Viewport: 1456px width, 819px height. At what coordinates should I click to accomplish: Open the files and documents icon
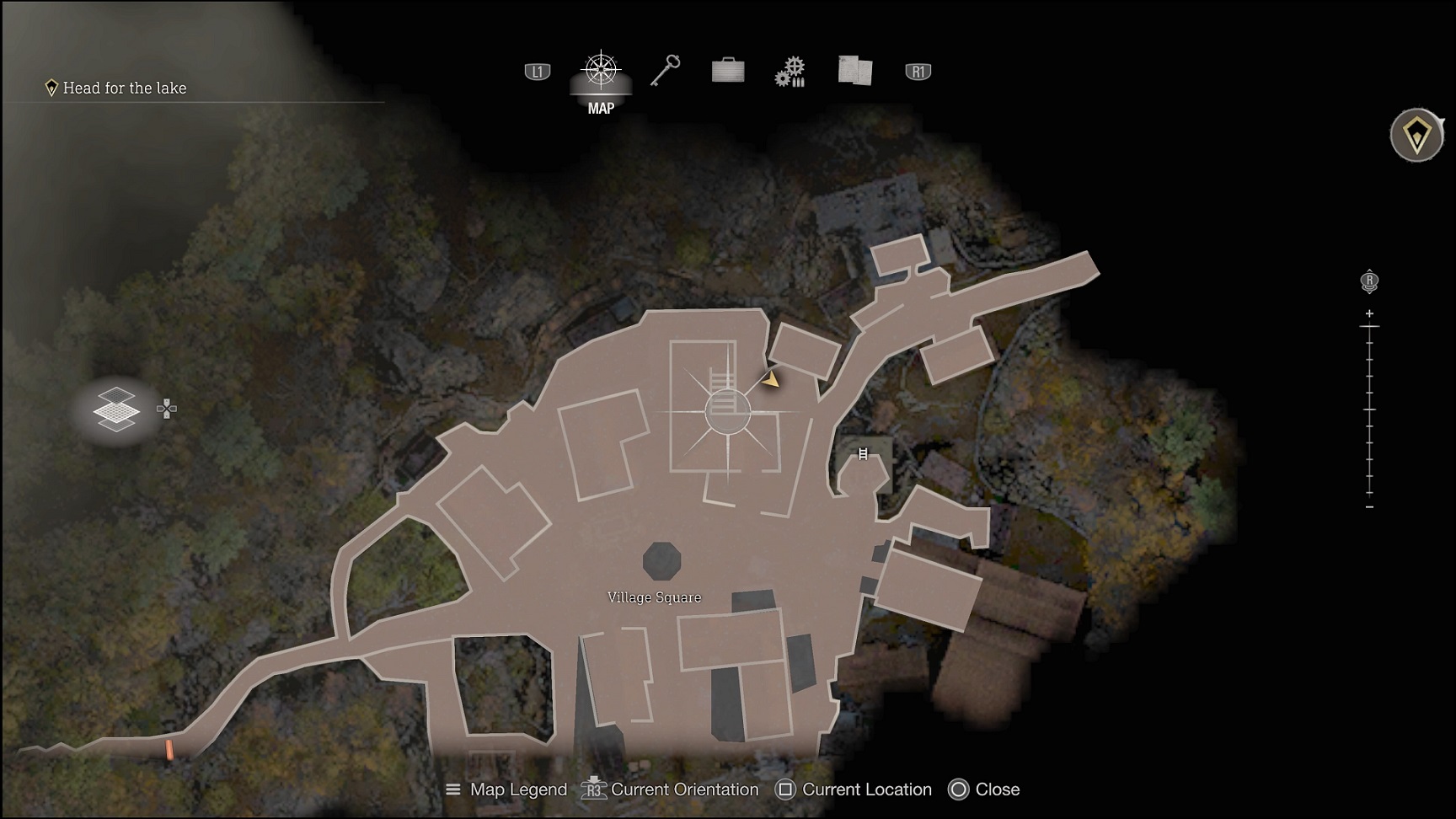(x=855, y=71)
